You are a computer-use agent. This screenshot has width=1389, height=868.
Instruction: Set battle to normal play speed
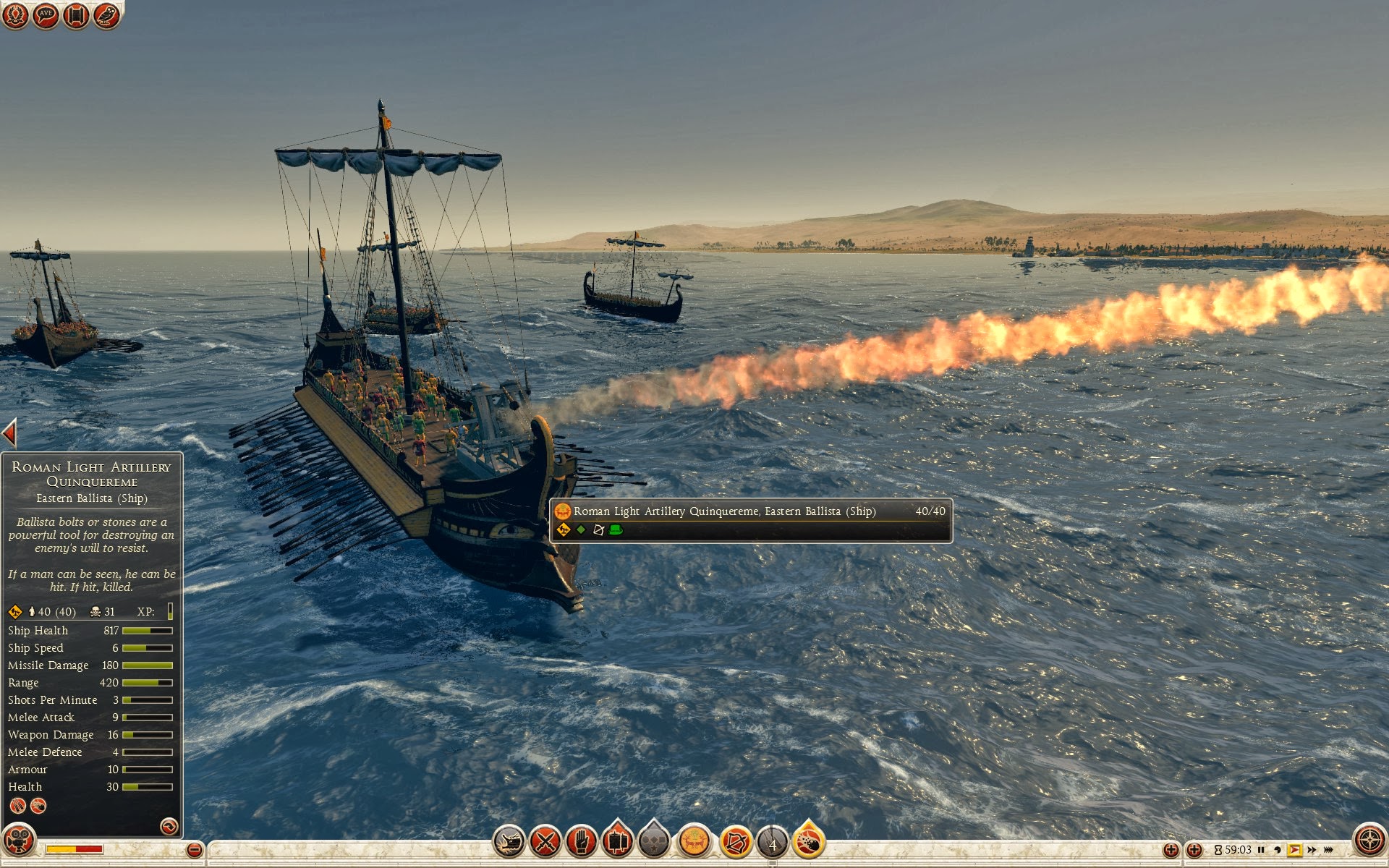coord(1294,850)
